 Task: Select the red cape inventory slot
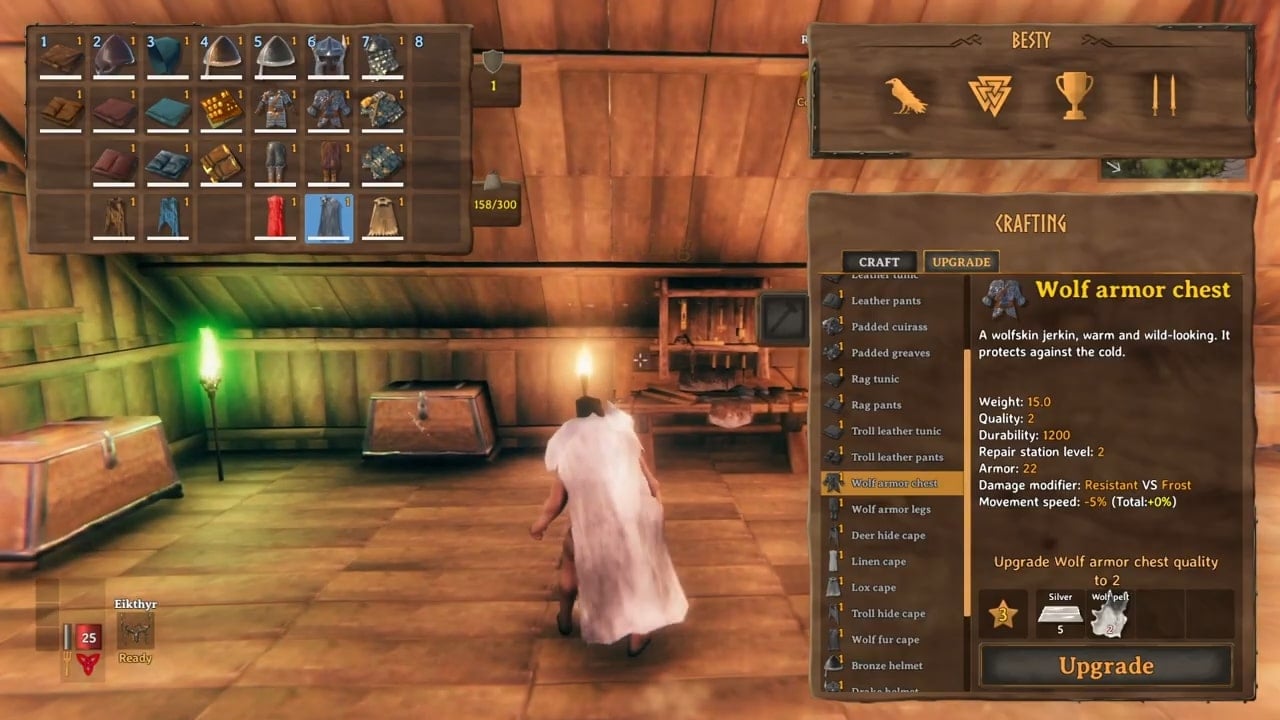pyautogui.click(x=274, y=217)
